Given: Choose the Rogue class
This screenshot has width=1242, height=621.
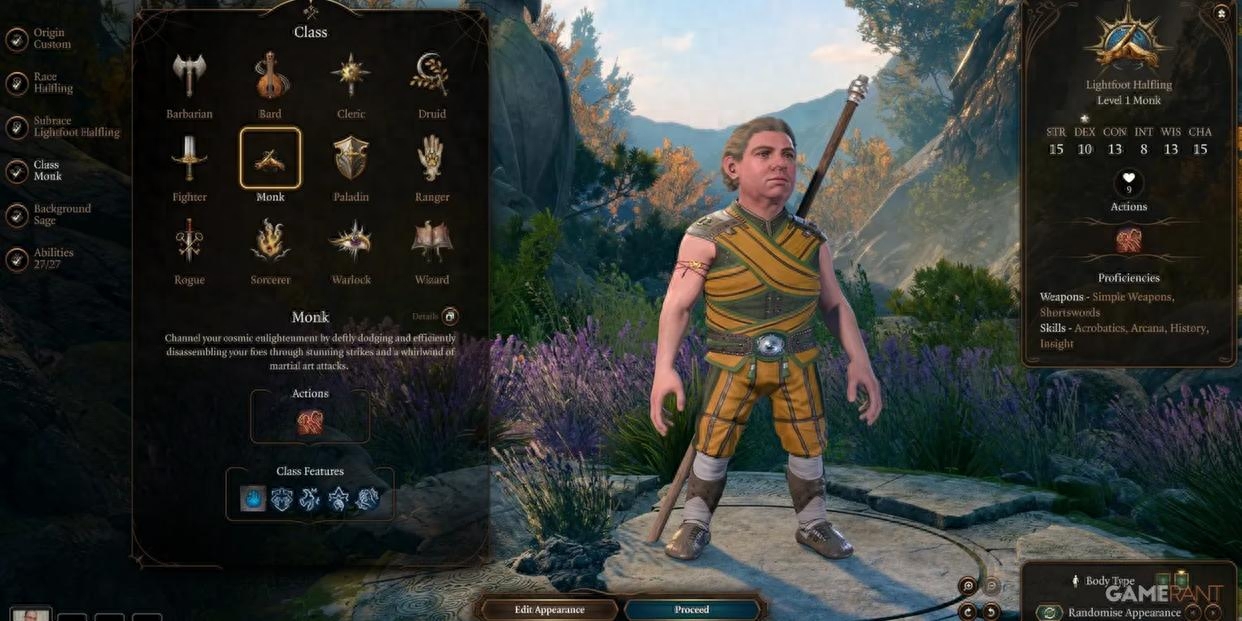Looking at the screenshot, I should coord(189,242).
